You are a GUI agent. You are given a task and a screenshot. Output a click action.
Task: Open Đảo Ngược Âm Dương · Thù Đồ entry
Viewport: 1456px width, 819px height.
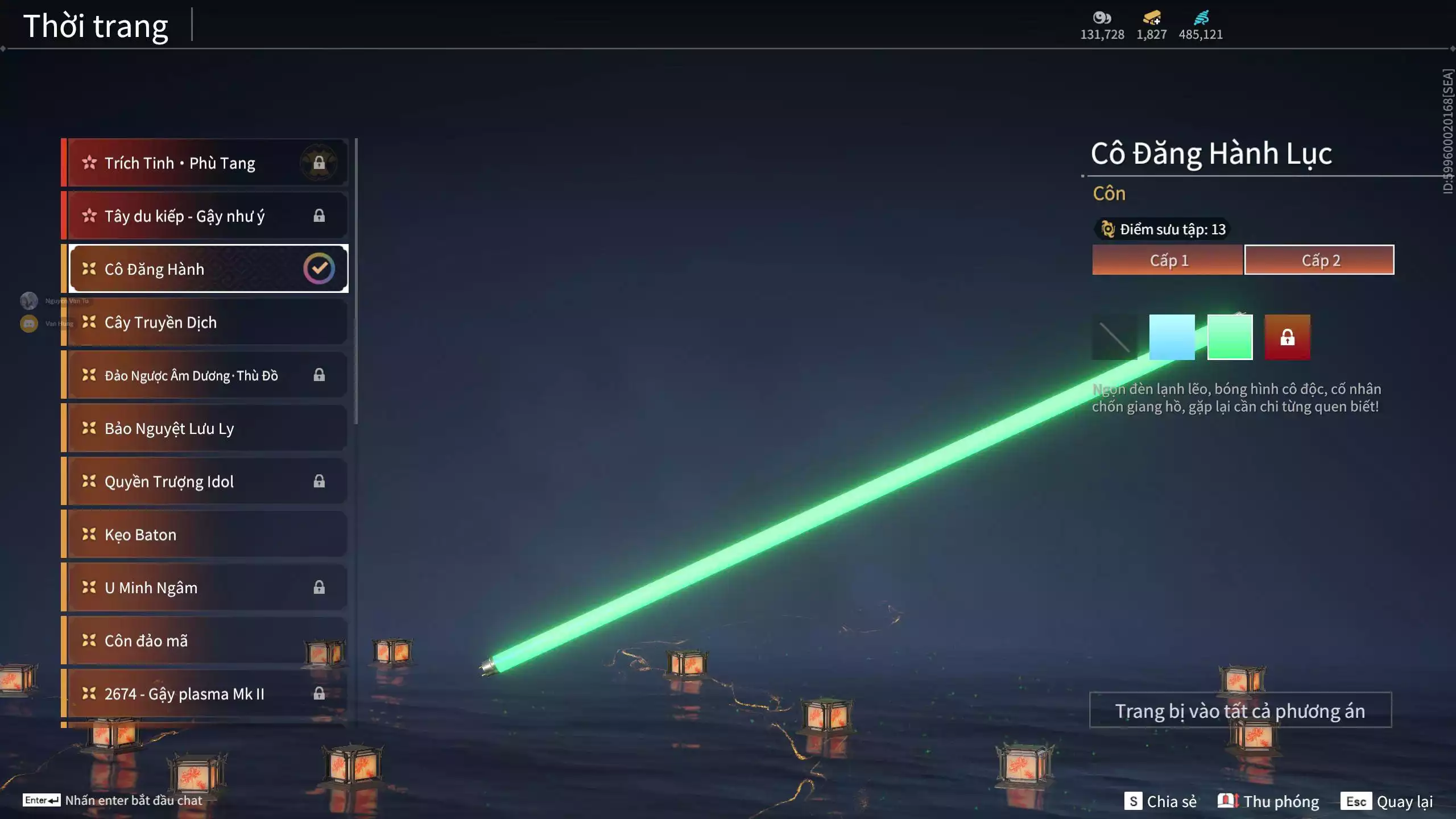205,375
